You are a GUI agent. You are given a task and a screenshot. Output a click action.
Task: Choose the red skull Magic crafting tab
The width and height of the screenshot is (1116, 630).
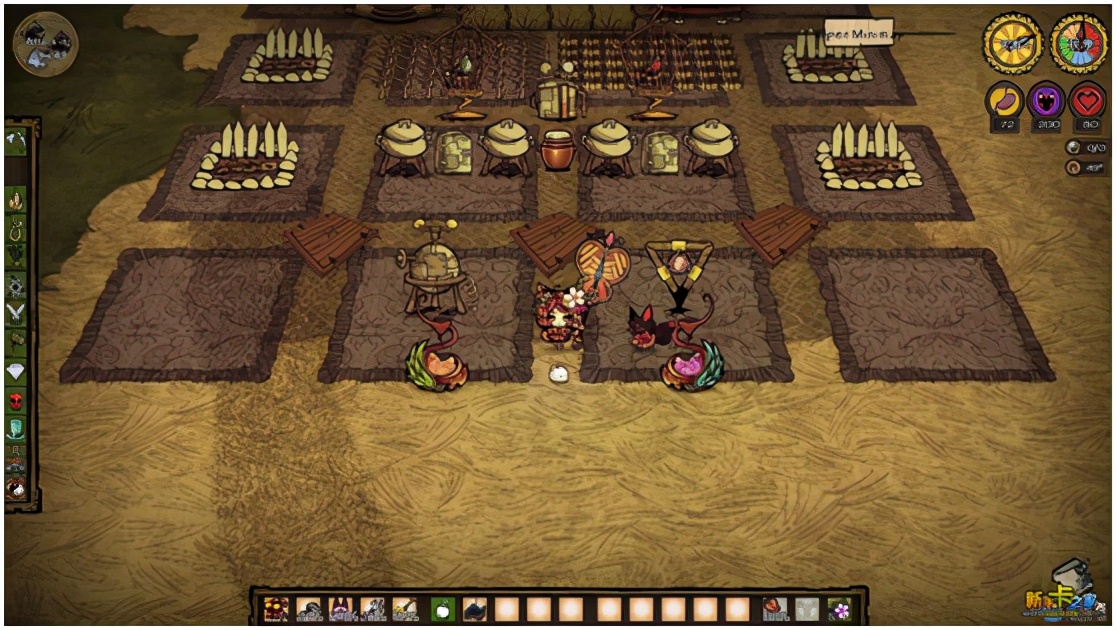click(x=17, y=400)
